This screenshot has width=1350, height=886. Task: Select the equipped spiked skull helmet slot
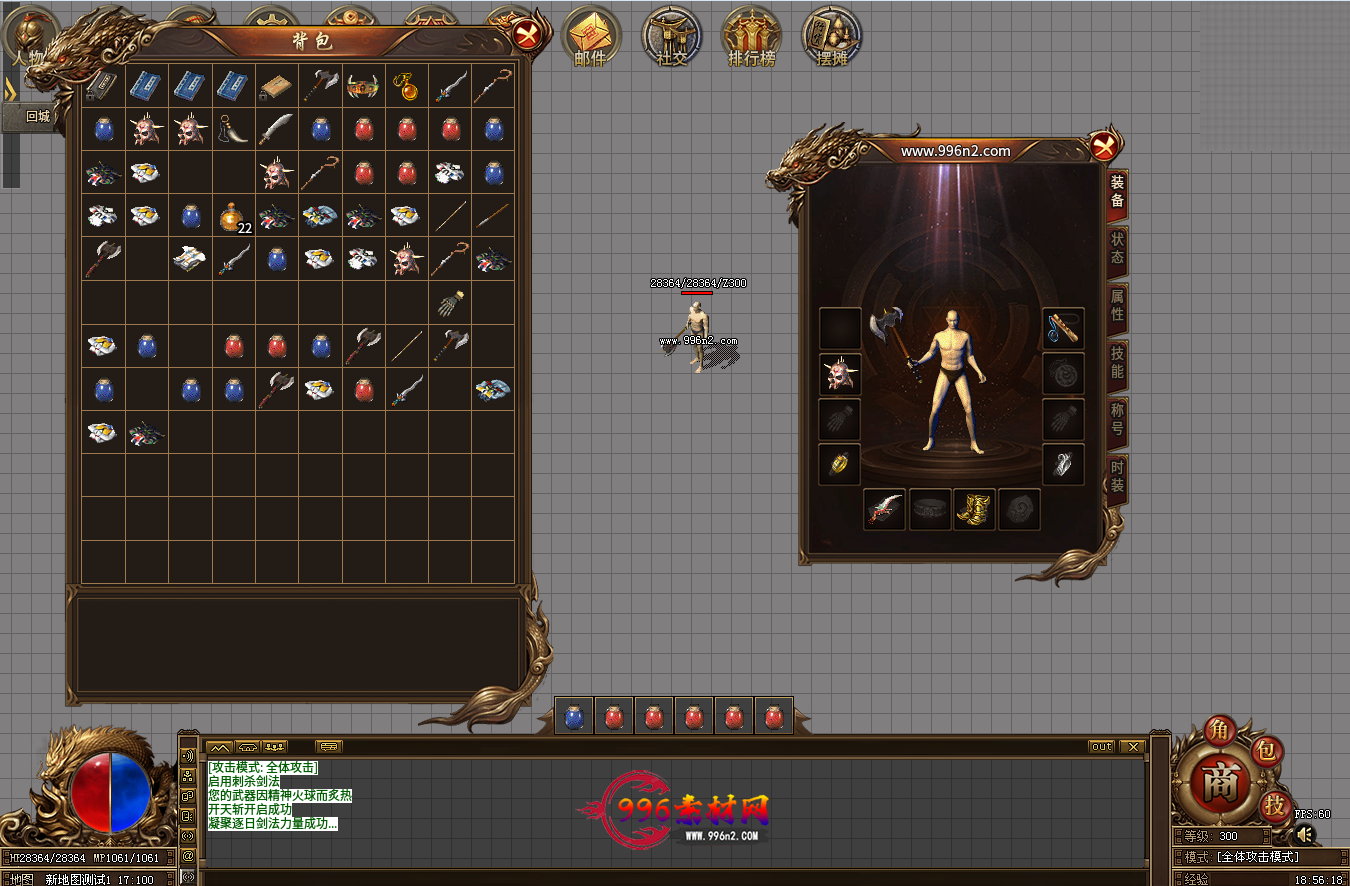pos(840,374)
